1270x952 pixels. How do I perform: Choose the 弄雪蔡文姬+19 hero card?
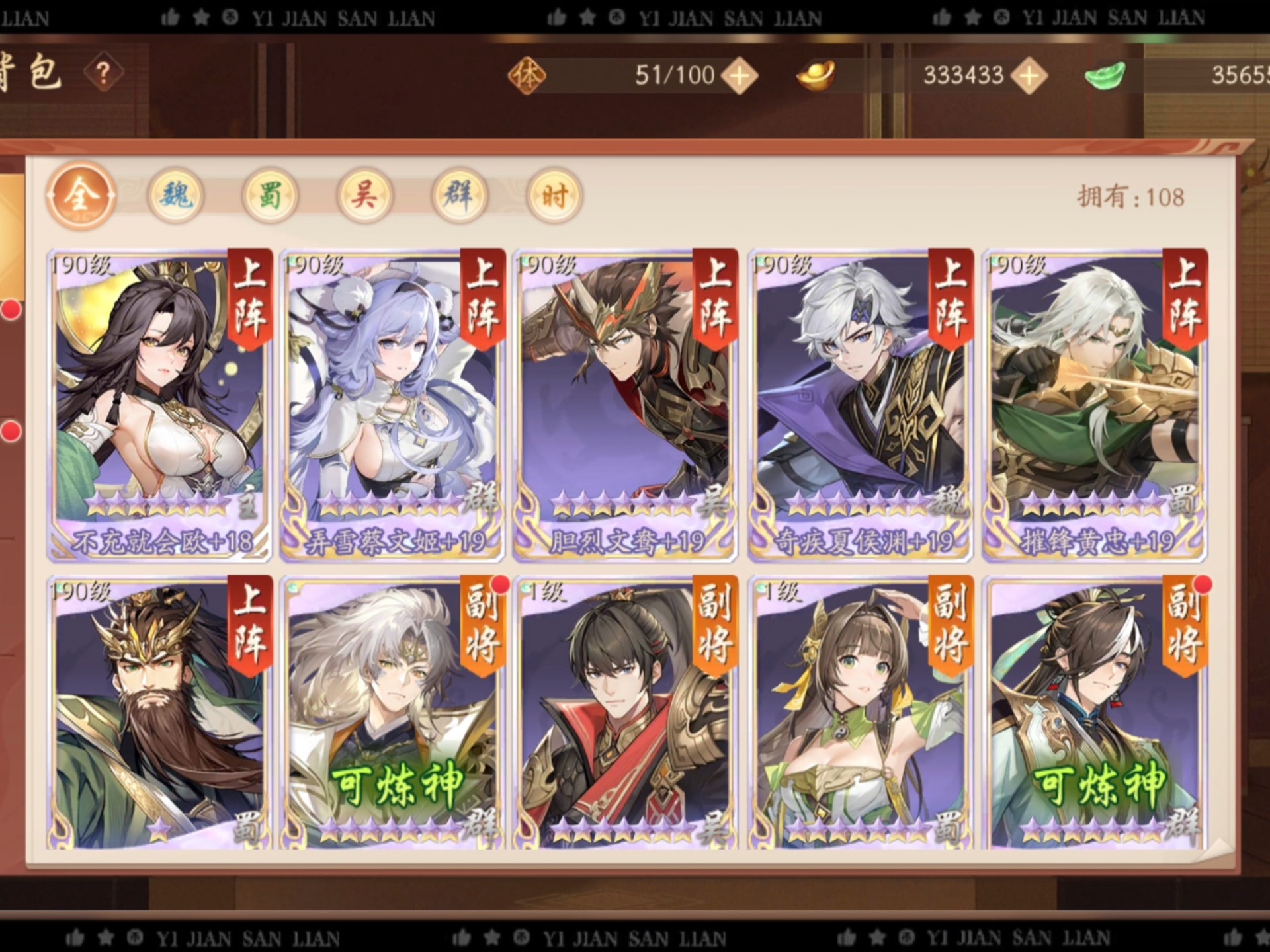point(392,405)
